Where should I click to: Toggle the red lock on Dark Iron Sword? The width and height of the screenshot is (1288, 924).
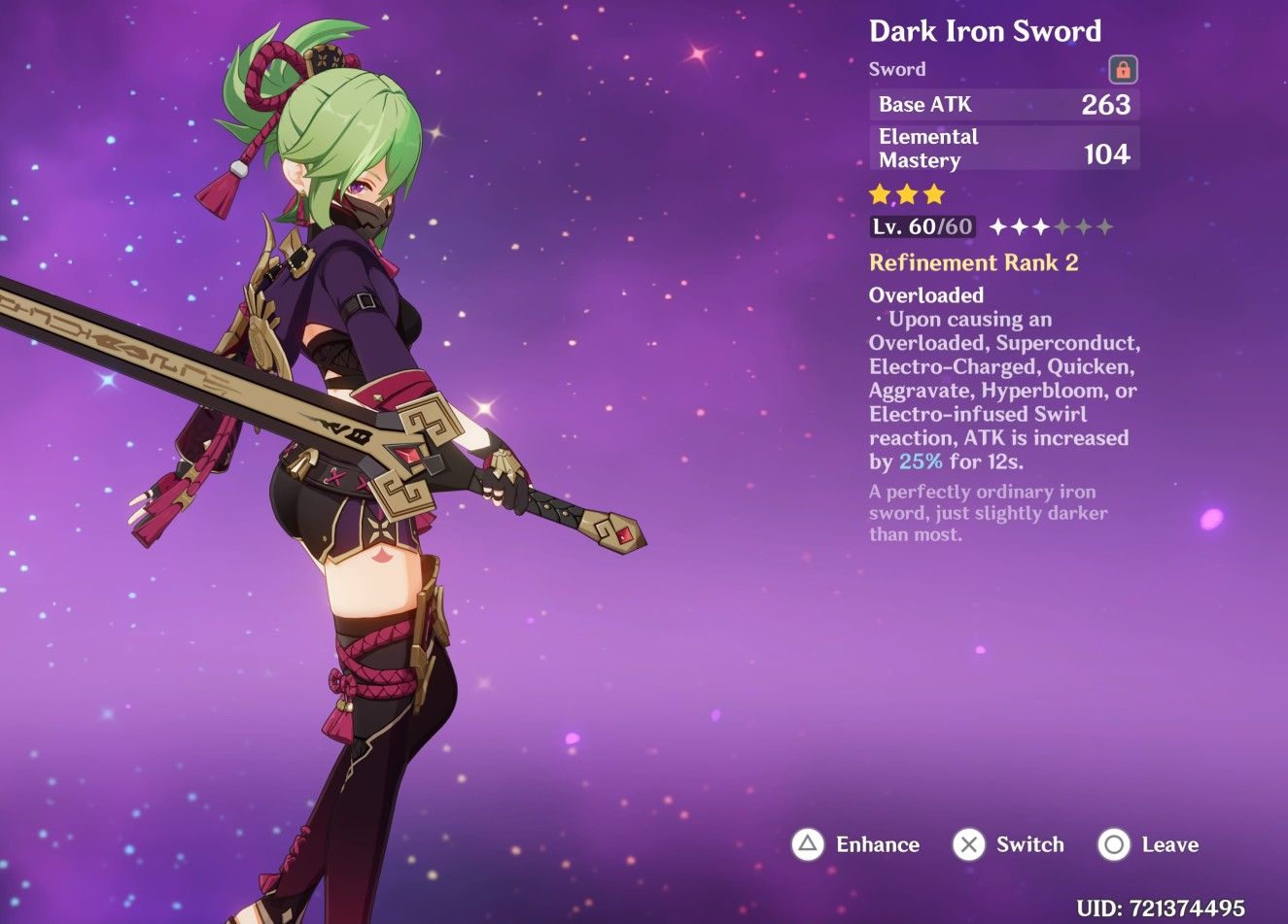point(1123,68)
